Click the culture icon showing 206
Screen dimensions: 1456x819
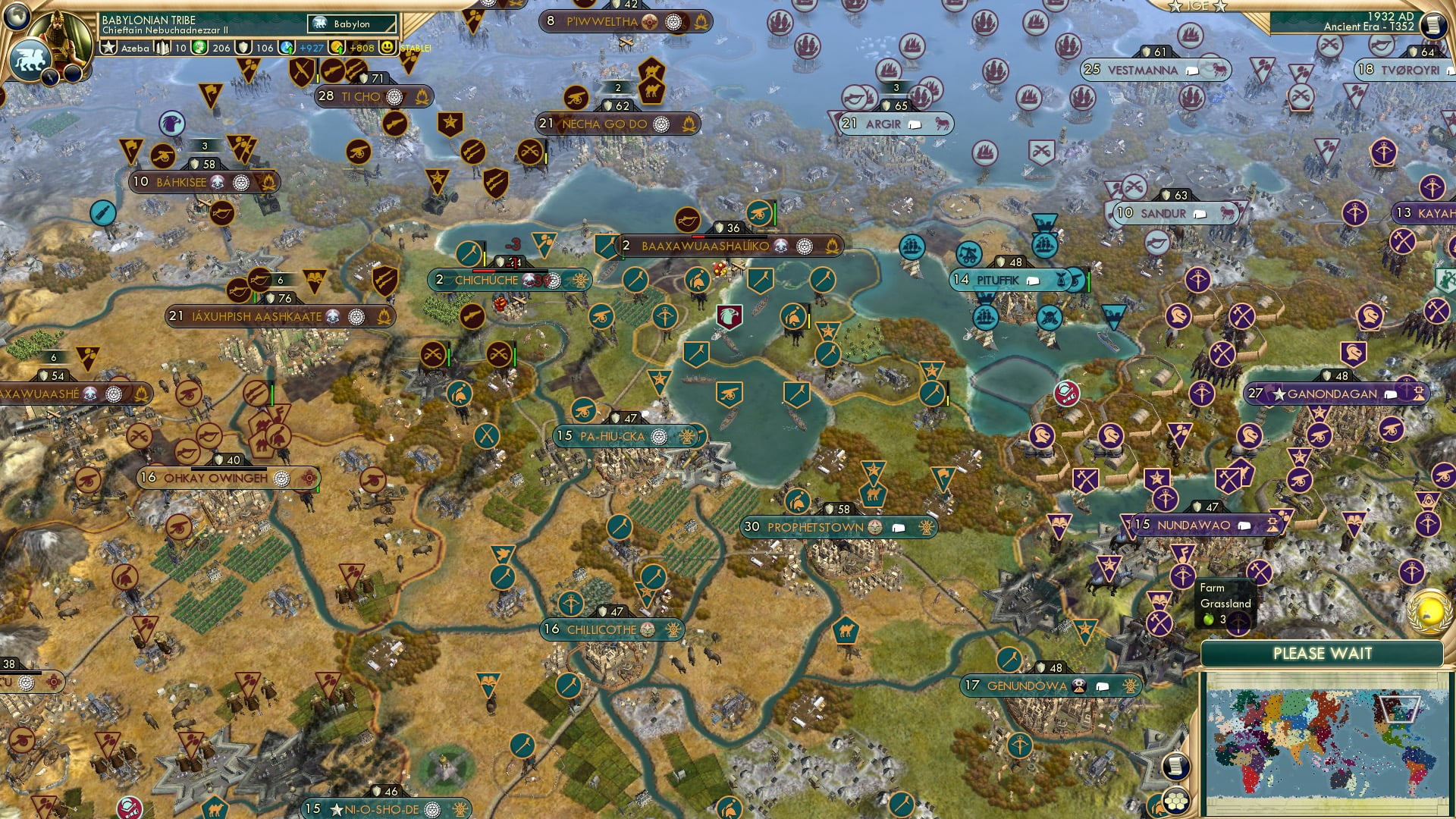[200, 47]
